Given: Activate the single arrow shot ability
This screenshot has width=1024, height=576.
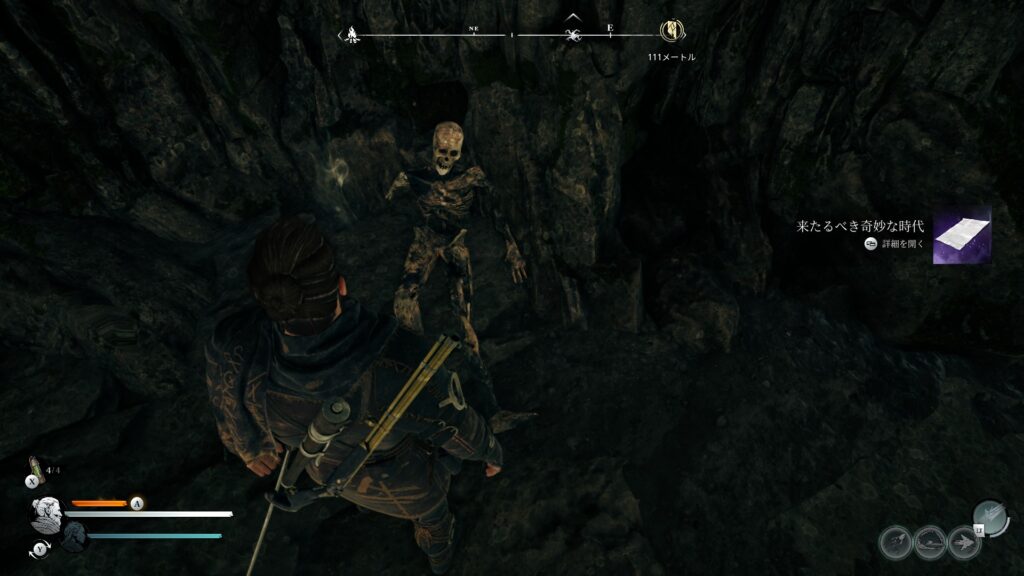Looking at the screenshot, I should 966,543.
